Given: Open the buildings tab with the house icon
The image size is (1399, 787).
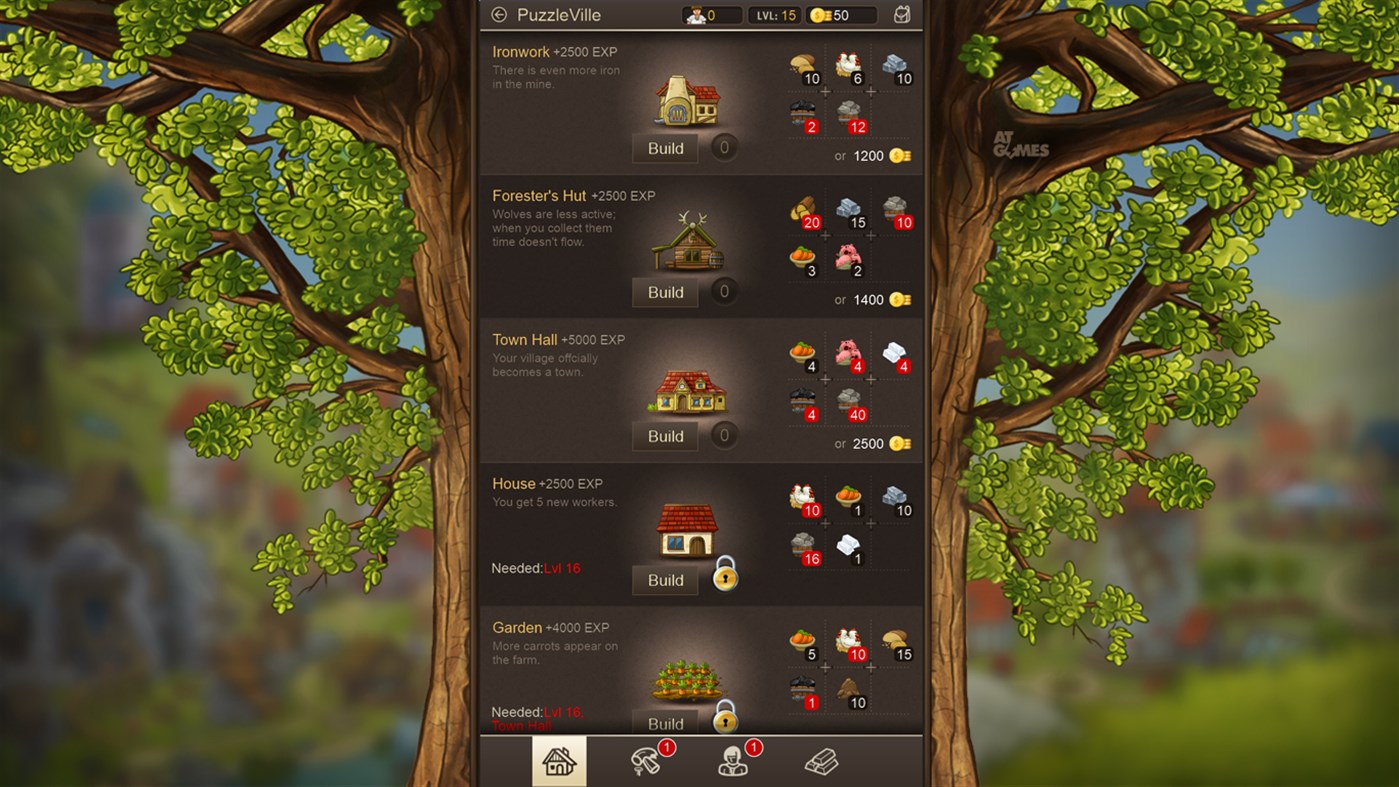Looking at the screenshot, I should pos(559,762).
